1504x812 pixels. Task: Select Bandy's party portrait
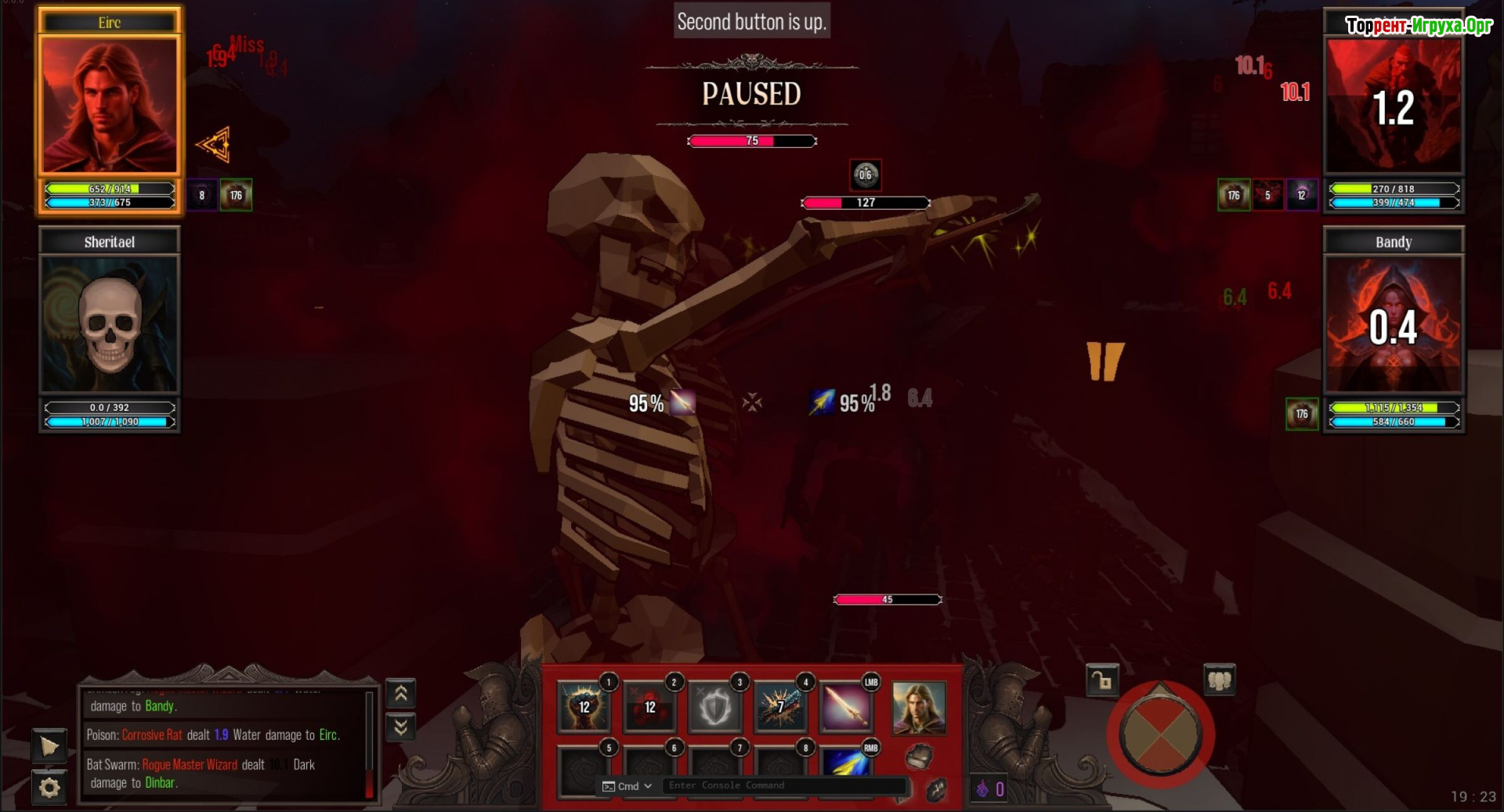pyautogui.click(x=1393, y=324)
